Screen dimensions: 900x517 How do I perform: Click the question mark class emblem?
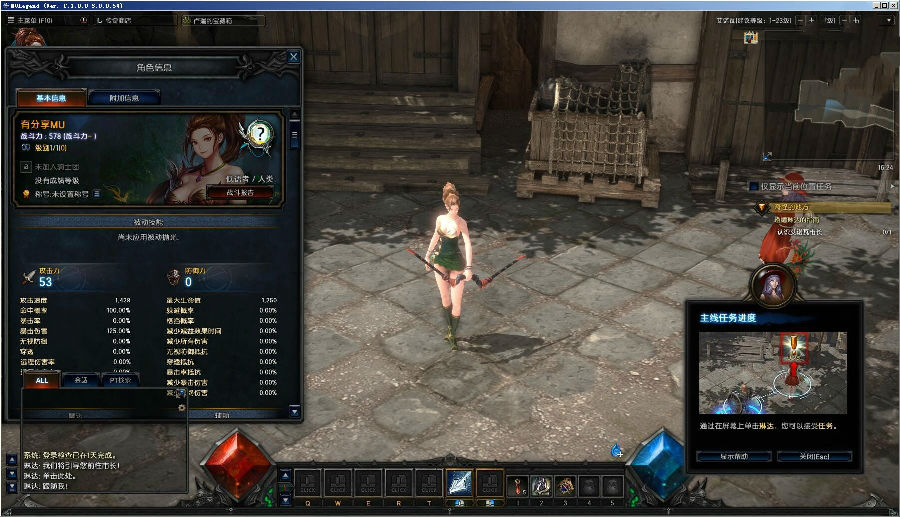tap(259, 134)
